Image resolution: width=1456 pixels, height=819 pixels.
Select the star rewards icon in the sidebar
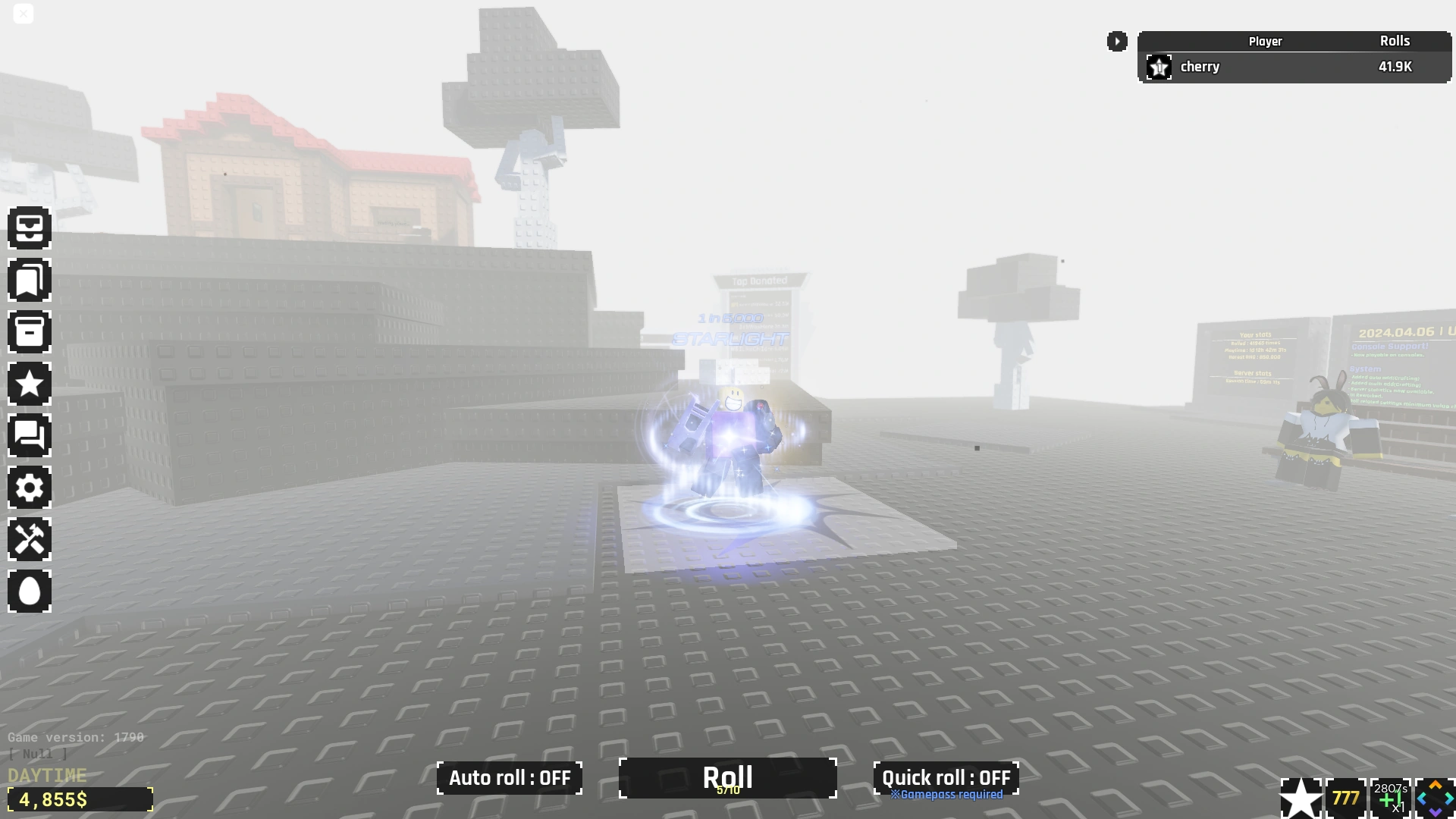pos(30,383)
